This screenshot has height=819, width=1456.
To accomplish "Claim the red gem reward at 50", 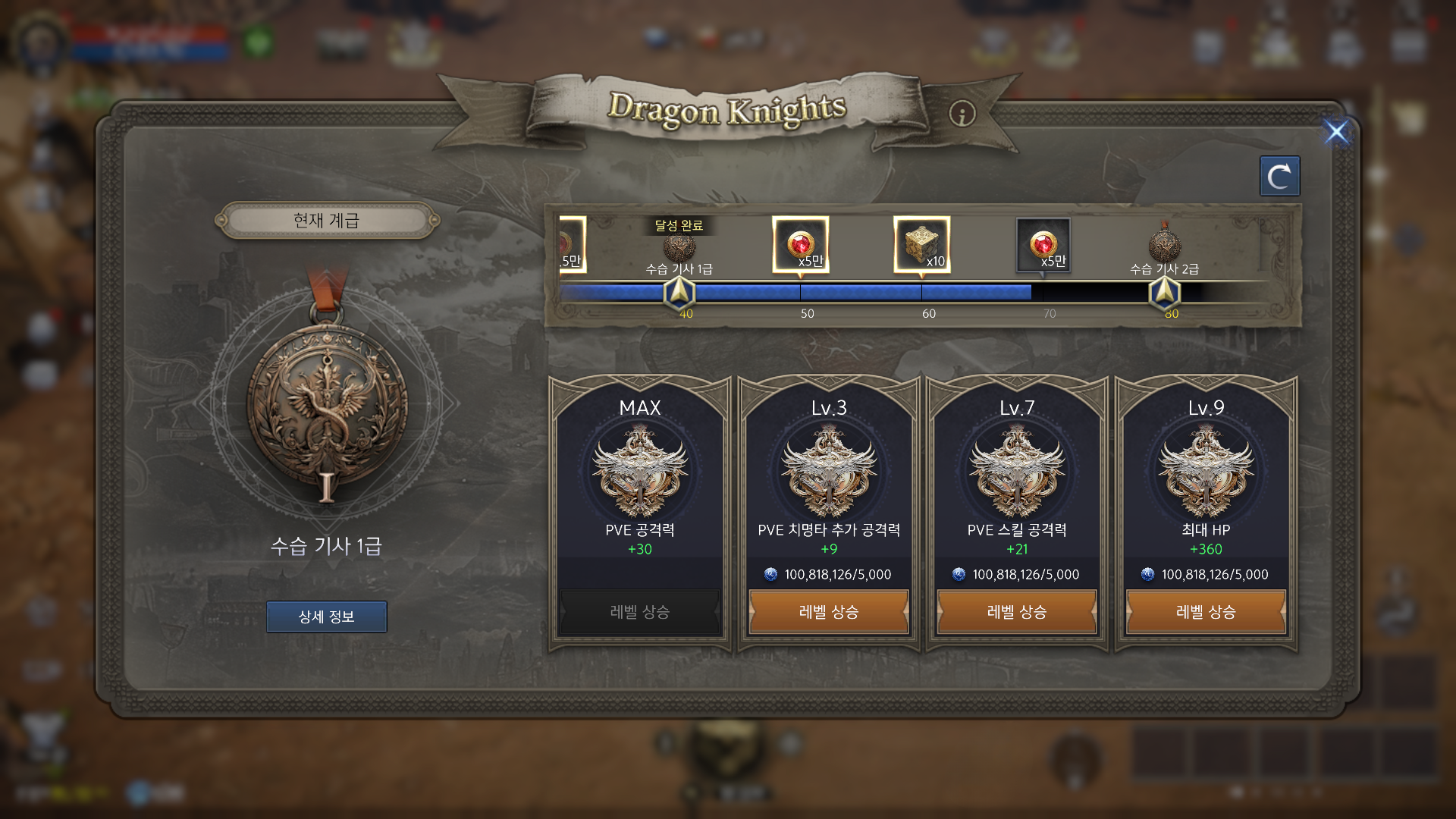I will [x=801, y=245].
